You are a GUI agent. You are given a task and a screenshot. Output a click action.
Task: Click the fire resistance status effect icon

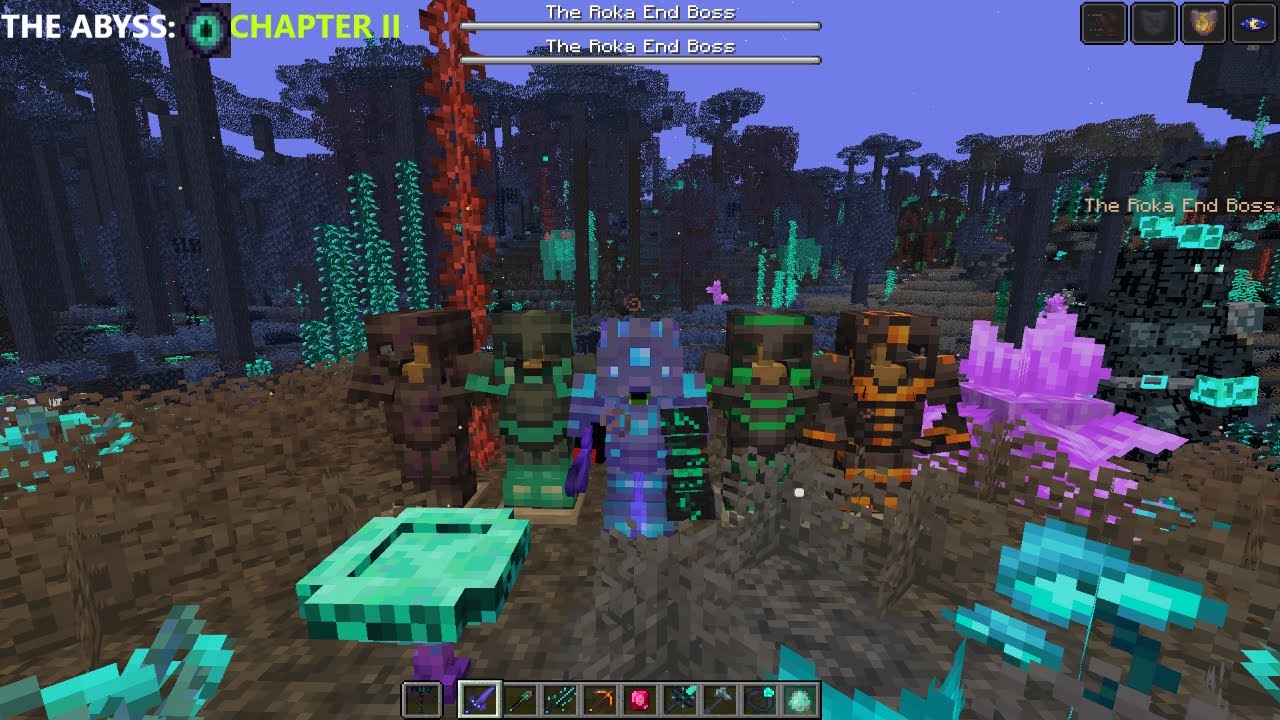(x=1203, y=23)
